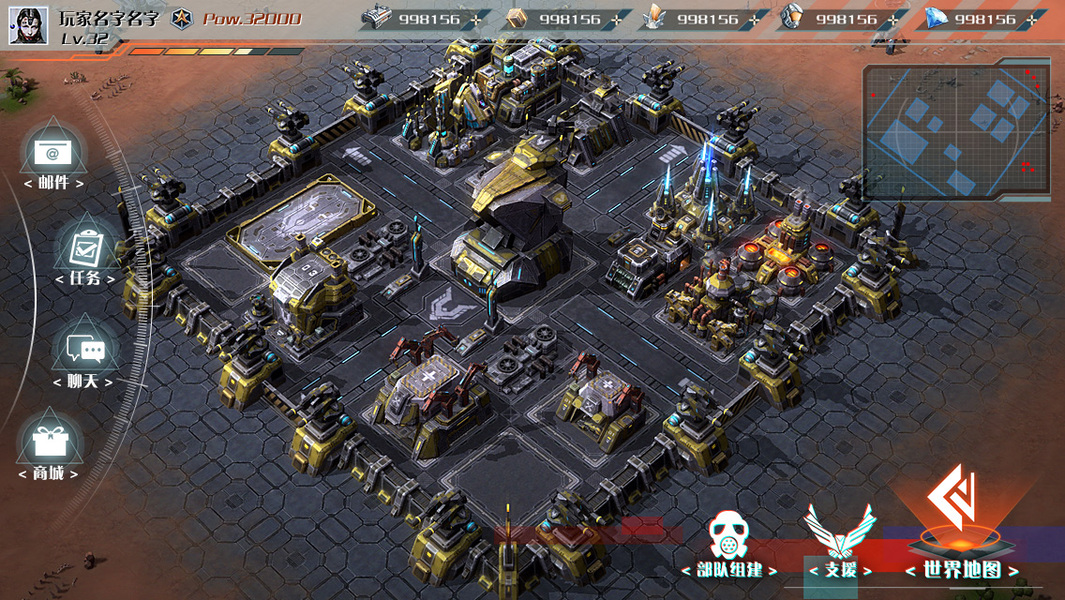Image resolution: width=1065 pixels, height=600 pixels.
Task: Open 部队组建 troop formation
Action: pyautogui.click(x=729, y=543)
